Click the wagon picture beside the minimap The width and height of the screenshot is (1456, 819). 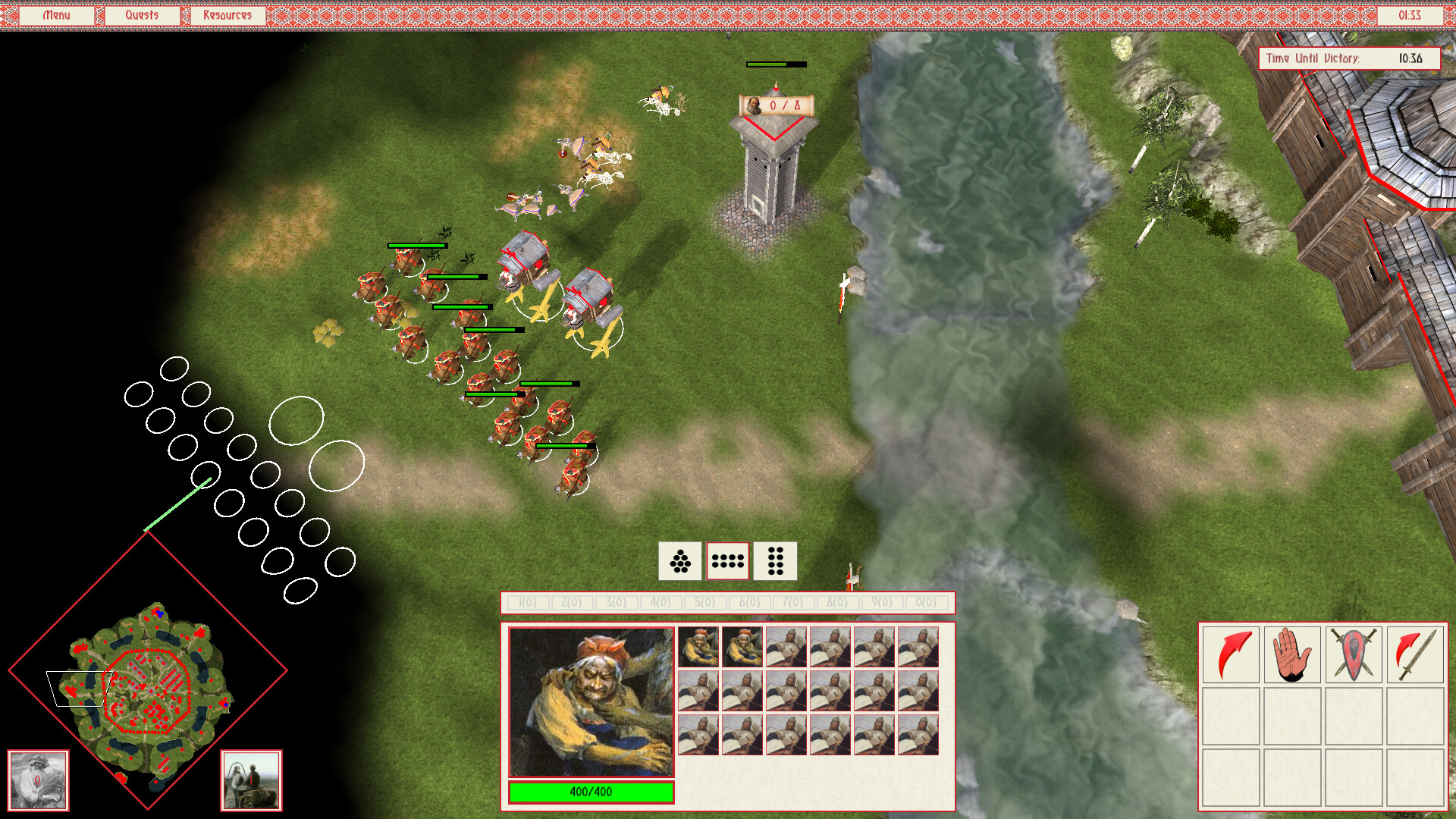click(251, 780)
